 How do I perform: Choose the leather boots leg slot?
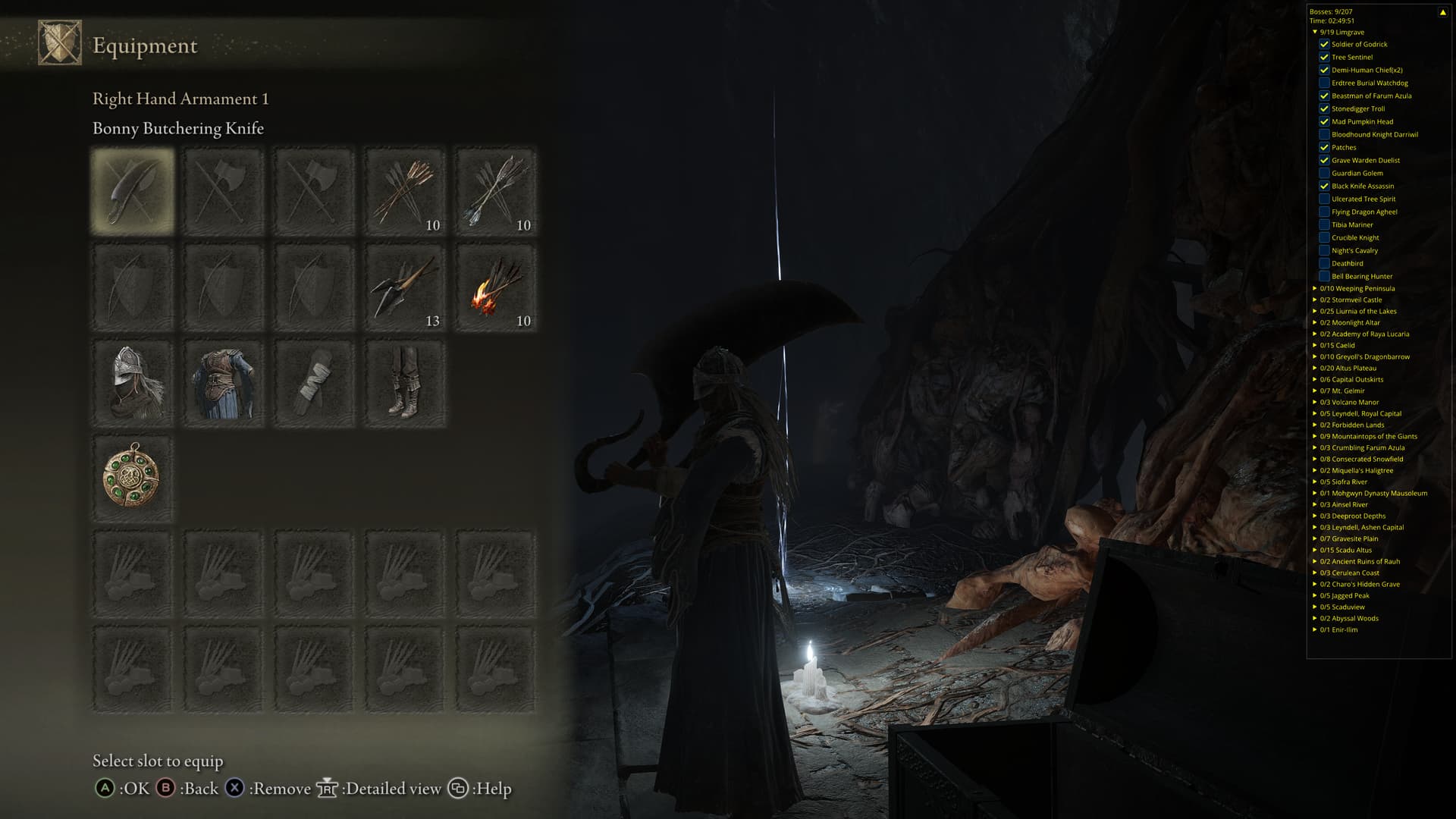(x=405, y=383)
